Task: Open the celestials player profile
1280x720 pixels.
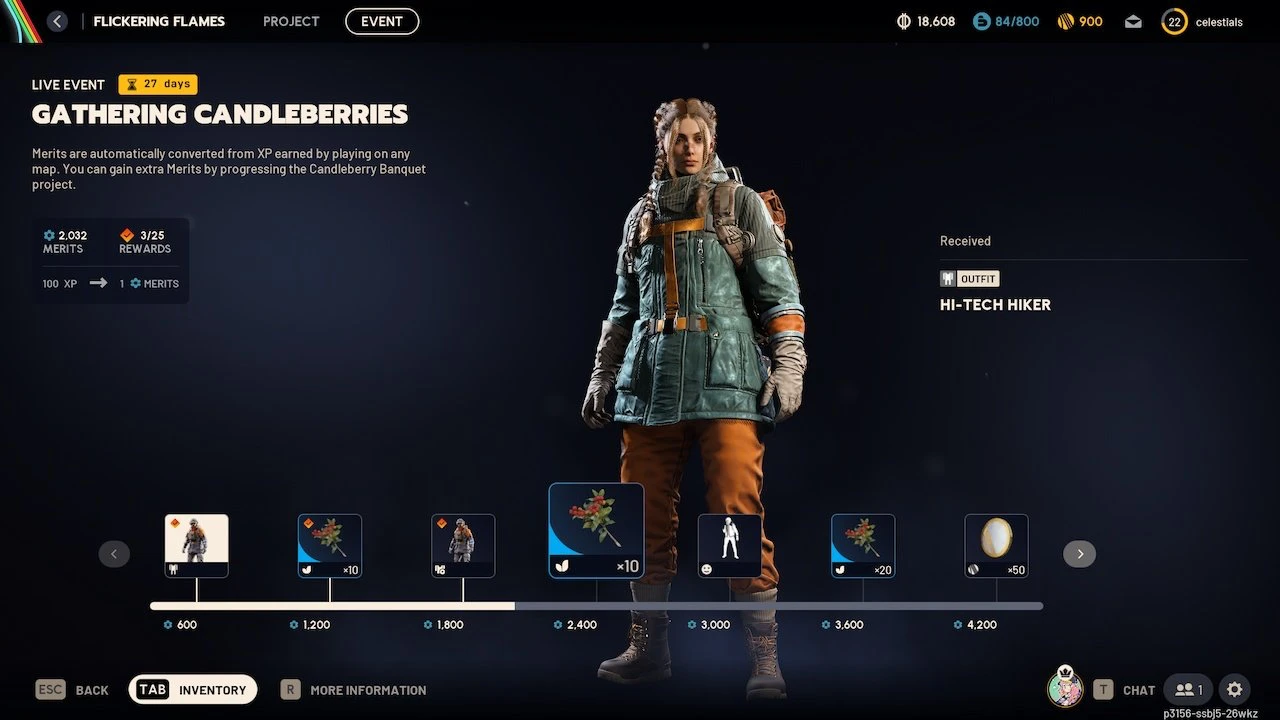Action: tap(1203, 21)
